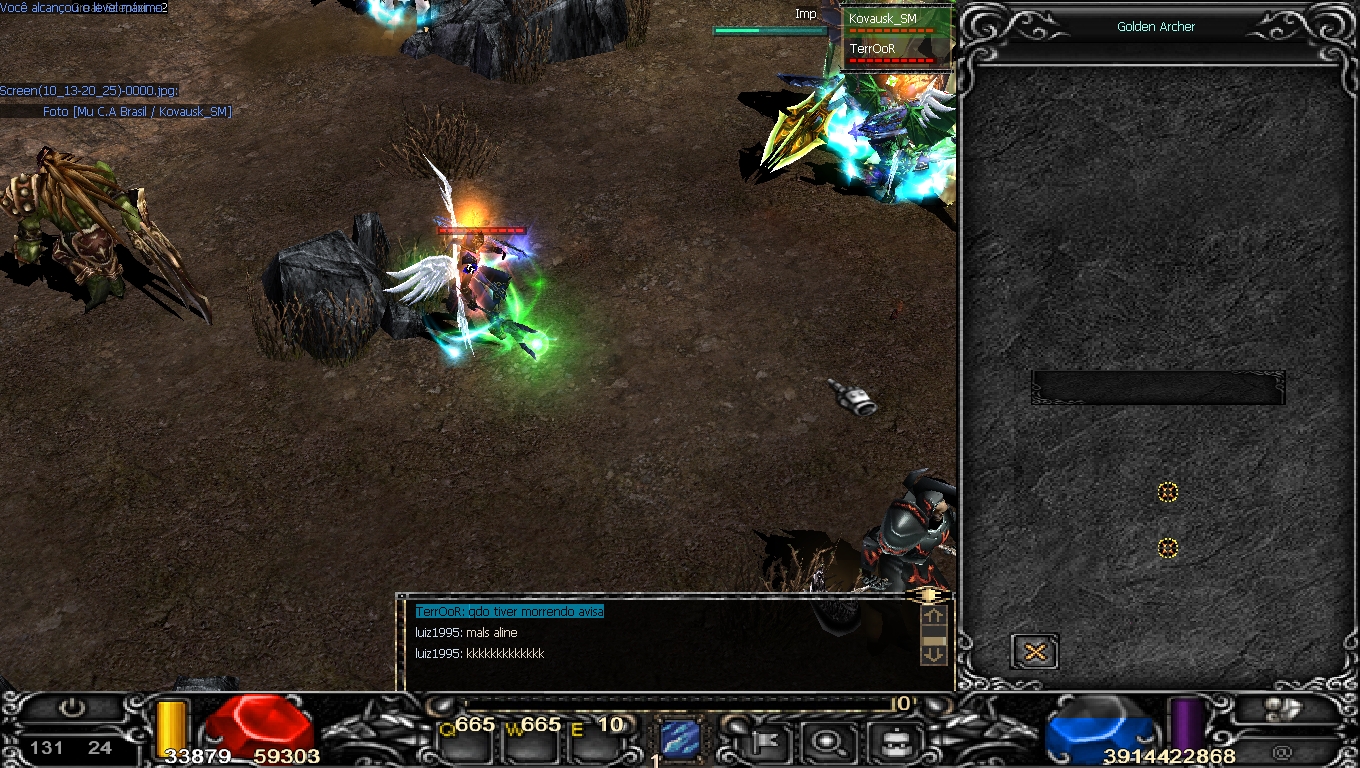Click the lower gold round button in Golden Archer panel
1360x768 pixels.
[x=1167, y=548]
